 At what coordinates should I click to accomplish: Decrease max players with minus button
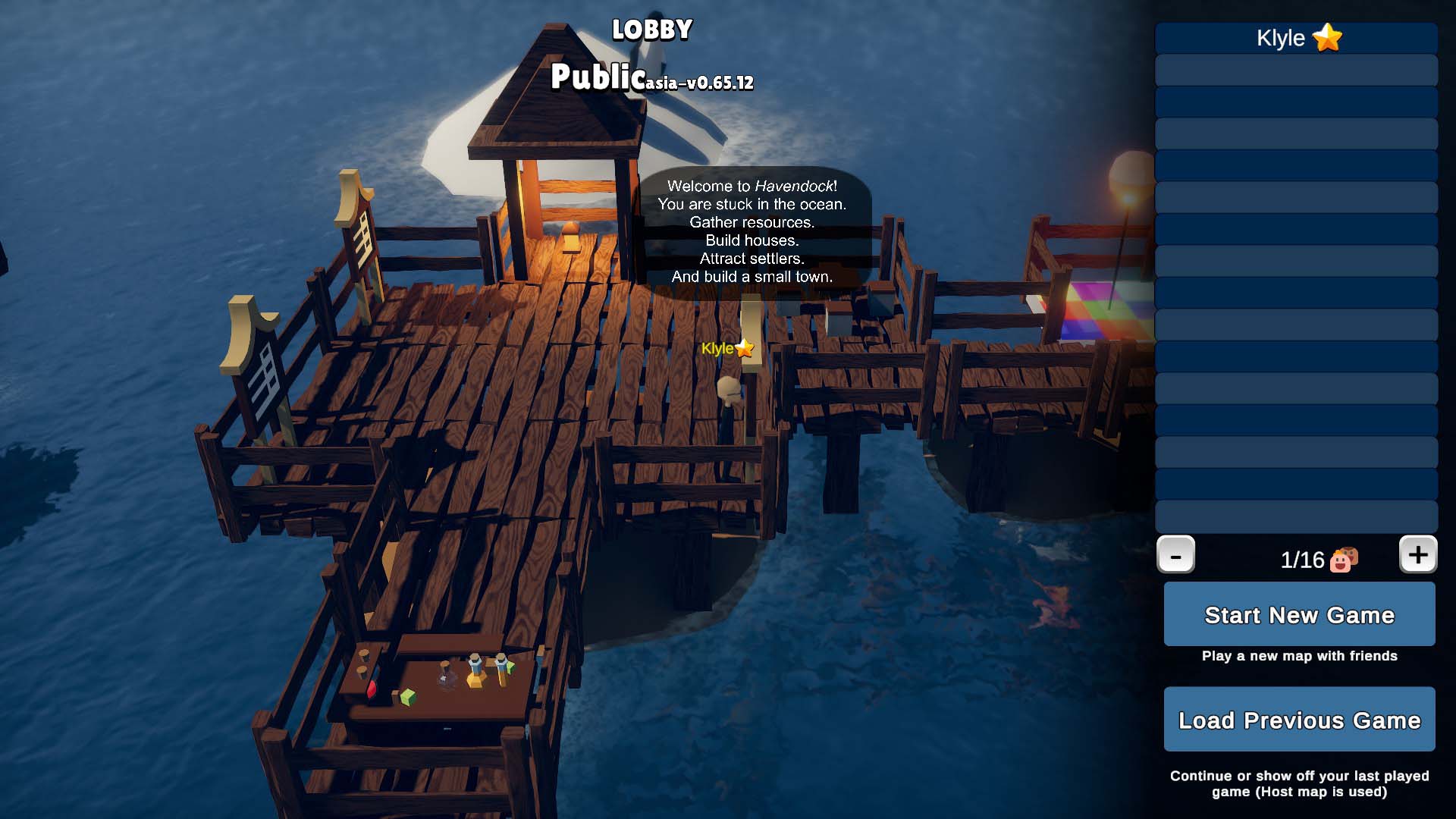coord(1175,555)
